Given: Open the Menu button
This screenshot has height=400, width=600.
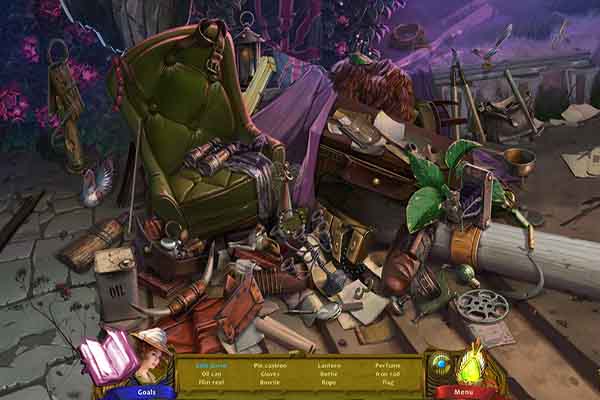Looking at the screenshot, I should tap(462, 392).
